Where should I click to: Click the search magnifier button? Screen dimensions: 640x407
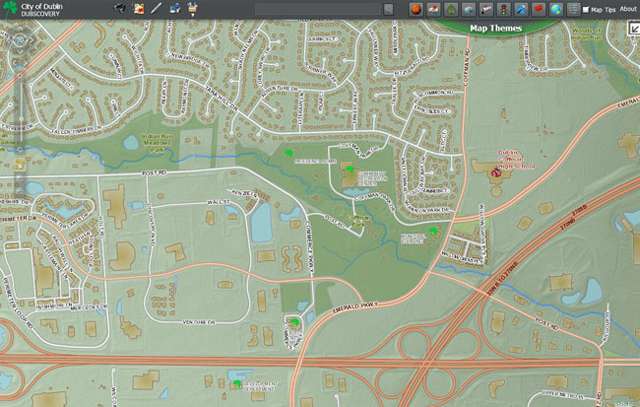pyautogui.click(x=388, y=9)
